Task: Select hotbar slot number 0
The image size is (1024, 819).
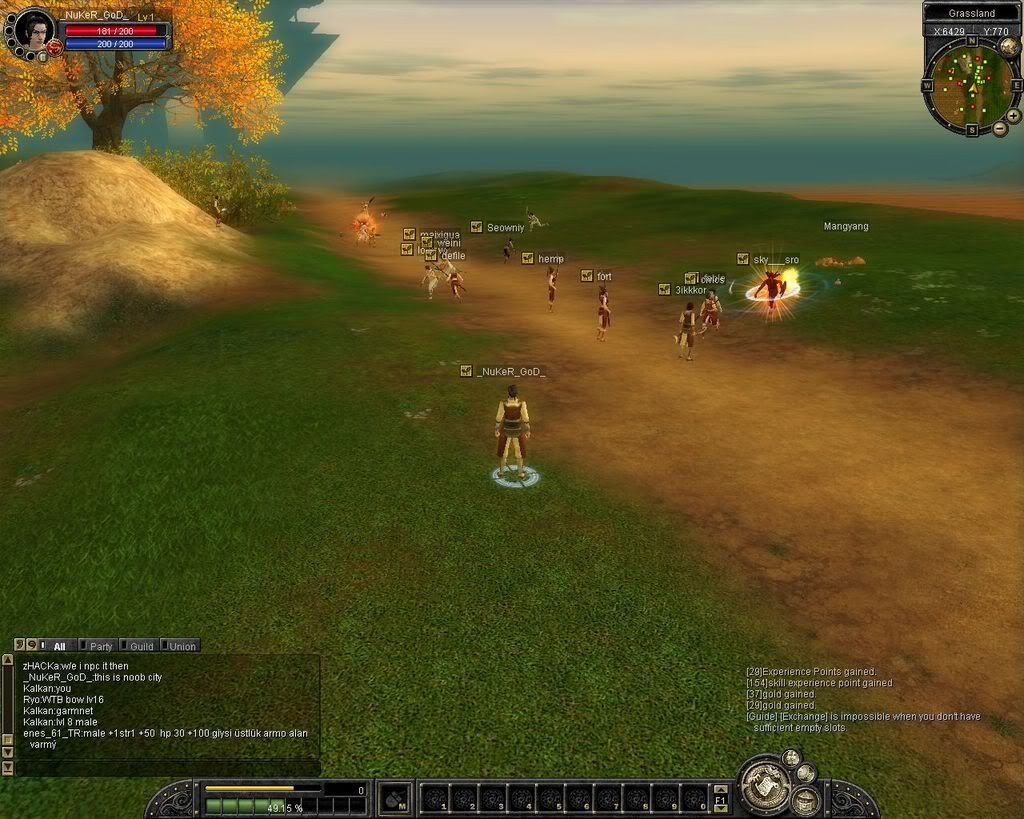Action: pos(693,799)
